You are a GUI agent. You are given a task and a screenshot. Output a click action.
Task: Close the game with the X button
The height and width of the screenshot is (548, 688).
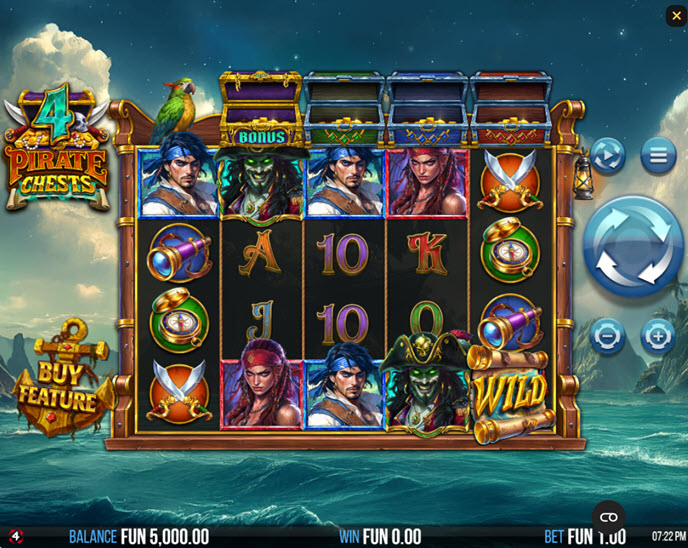[x=675, y=15]
